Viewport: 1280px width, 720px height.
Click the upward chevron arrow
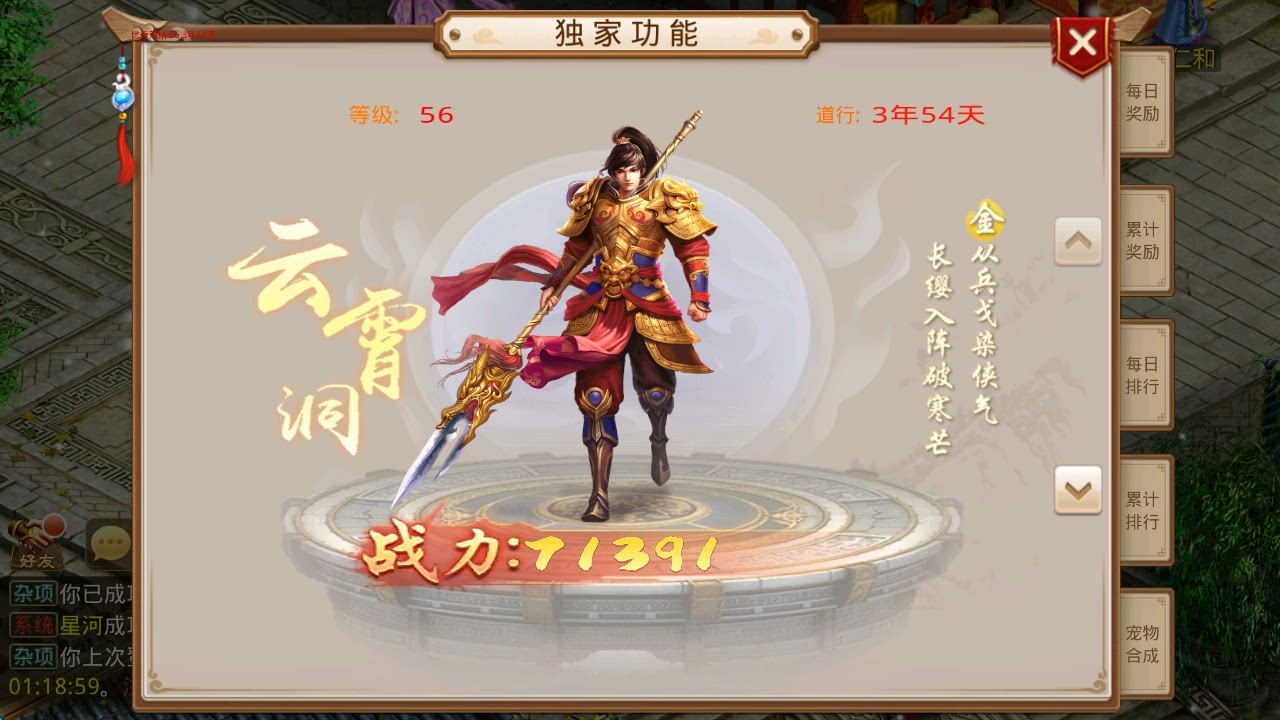tap(1078, 240)
